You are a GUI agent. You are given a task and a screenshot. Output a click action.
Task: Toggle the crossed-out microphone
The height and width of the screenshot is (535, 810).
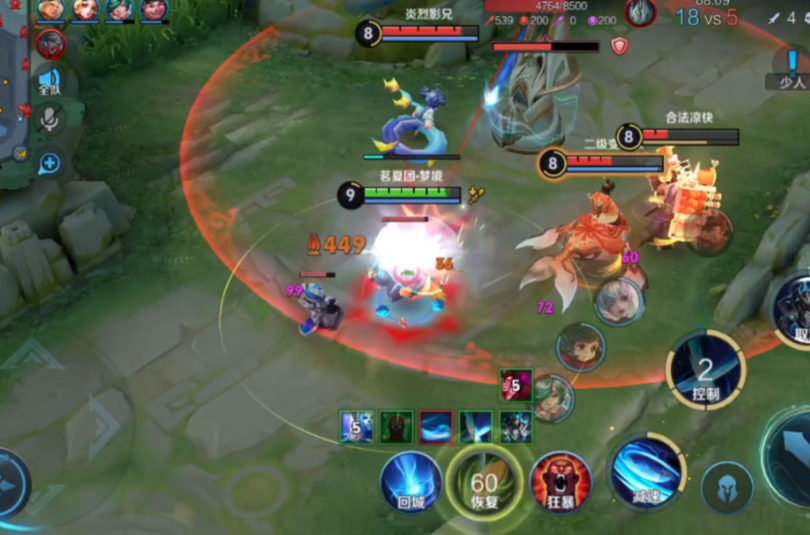(x=49, y=121)
